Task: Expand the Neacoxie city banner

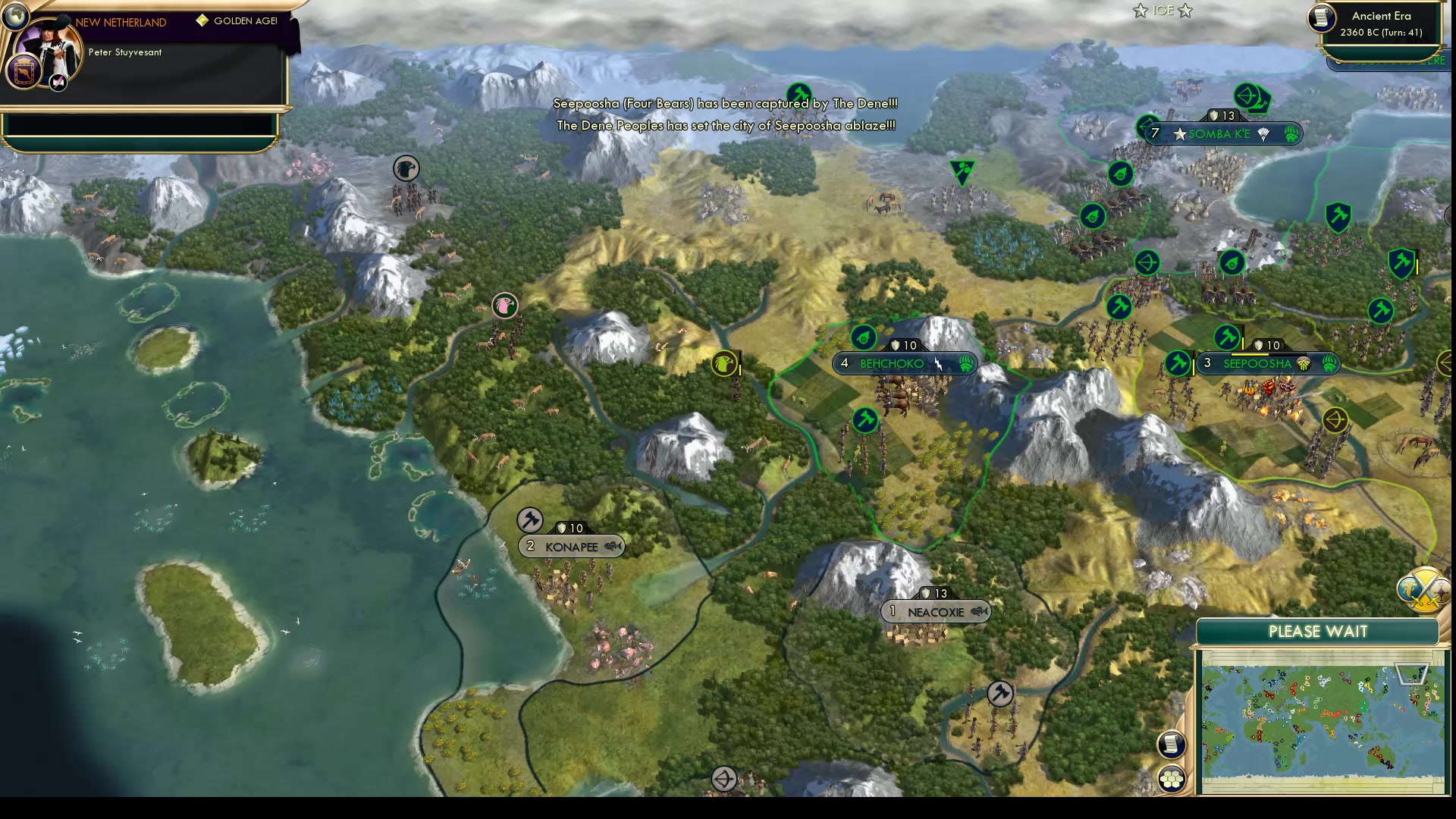Action: (934, 611)
